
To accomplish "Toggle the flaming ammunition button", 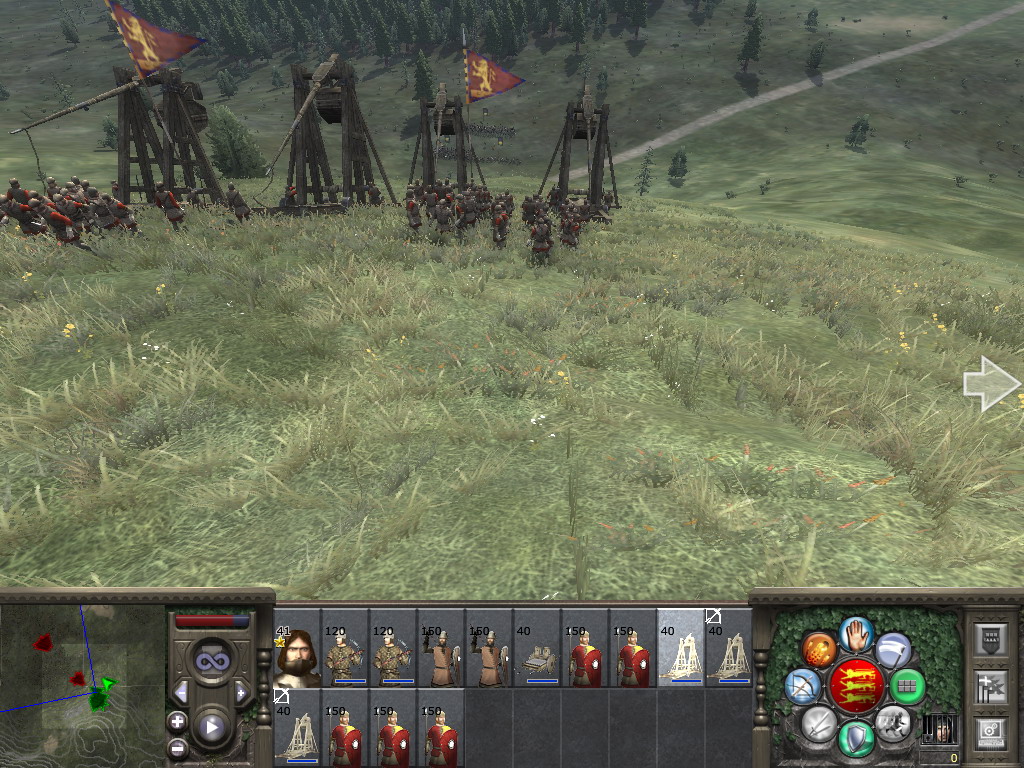I will pyautogui.click(x=819, y=649).
